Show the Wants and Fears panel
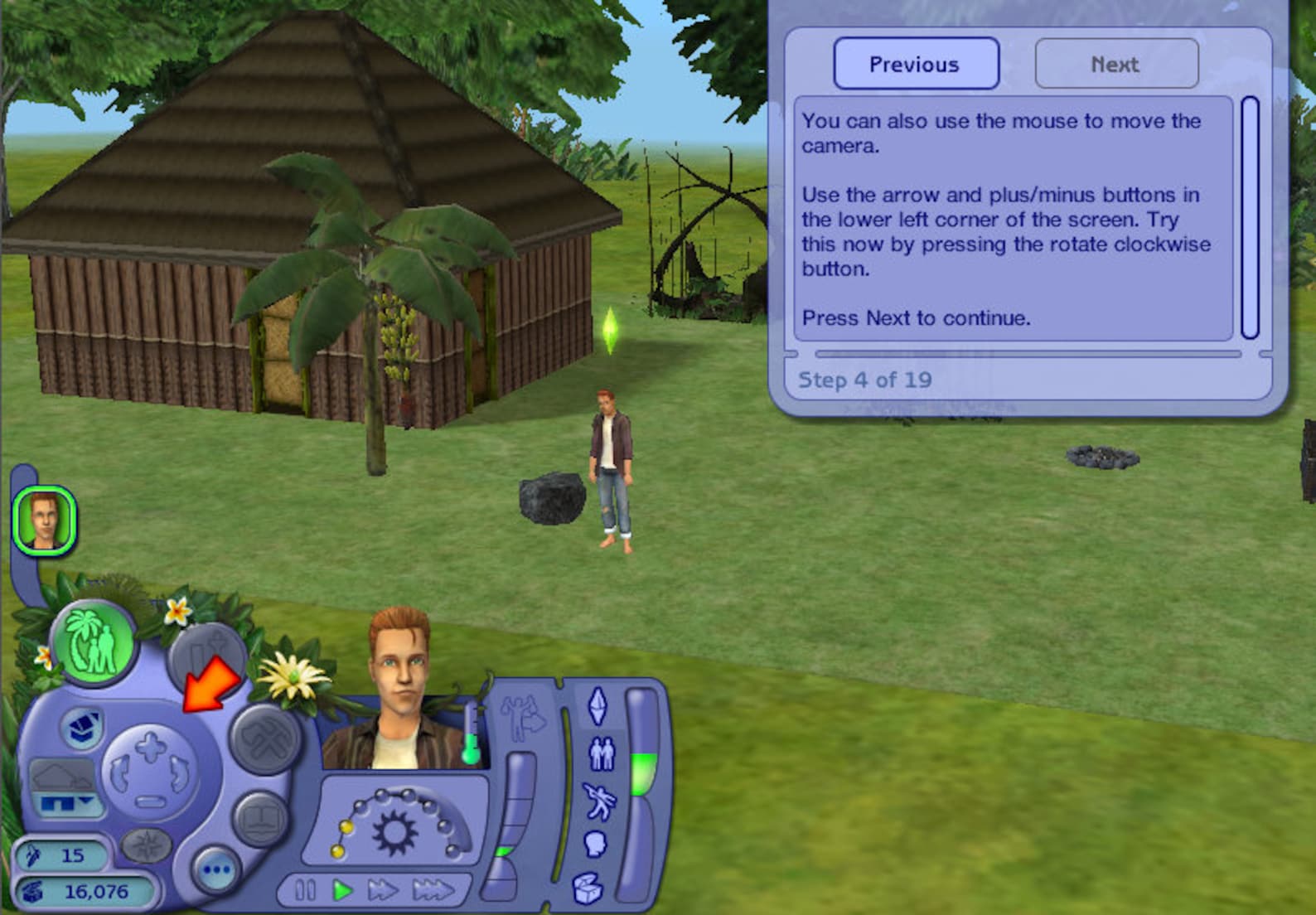Viewport: 1316px width, 915px height. click(520, 714)
